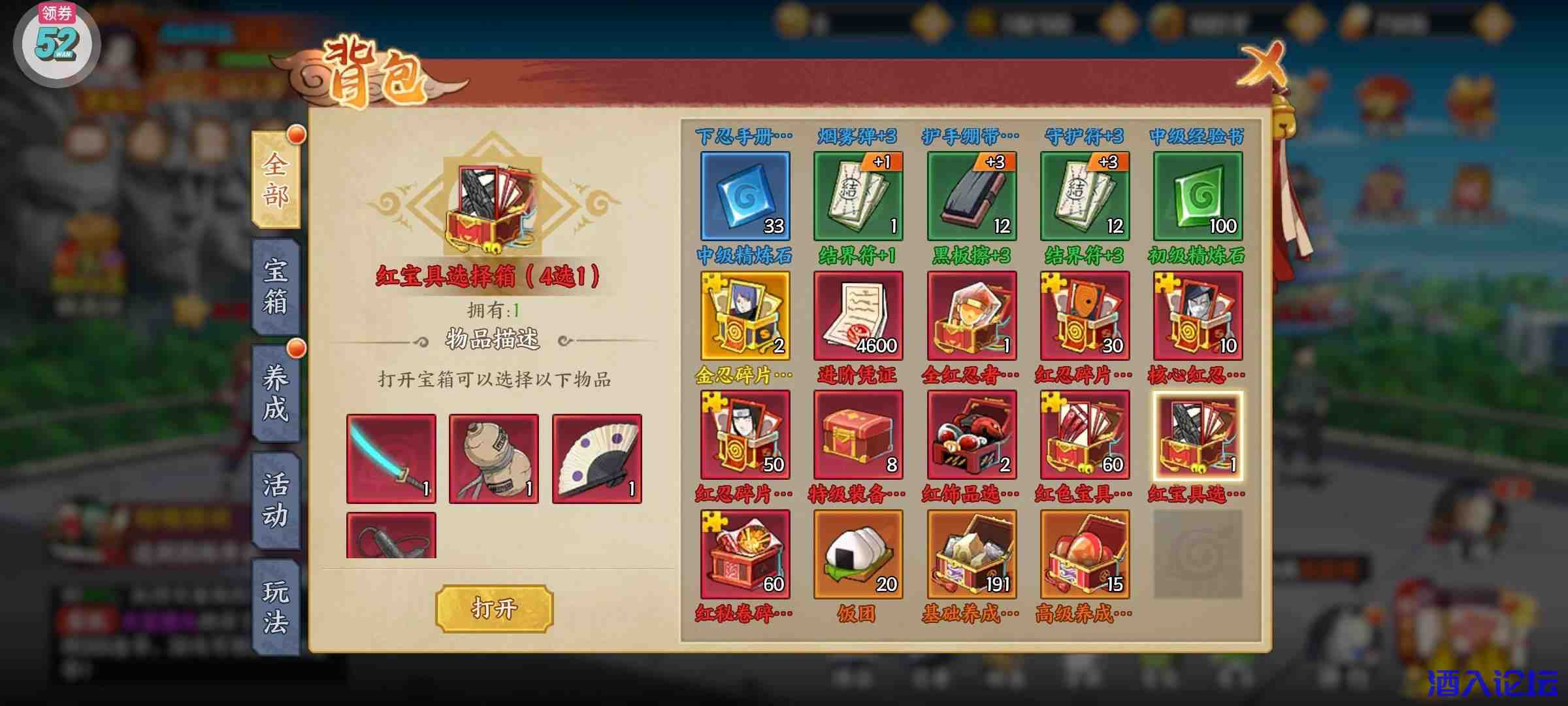The image size is (1568, 706).
Task: Select the sword reward option
Action: pos(391,458)
